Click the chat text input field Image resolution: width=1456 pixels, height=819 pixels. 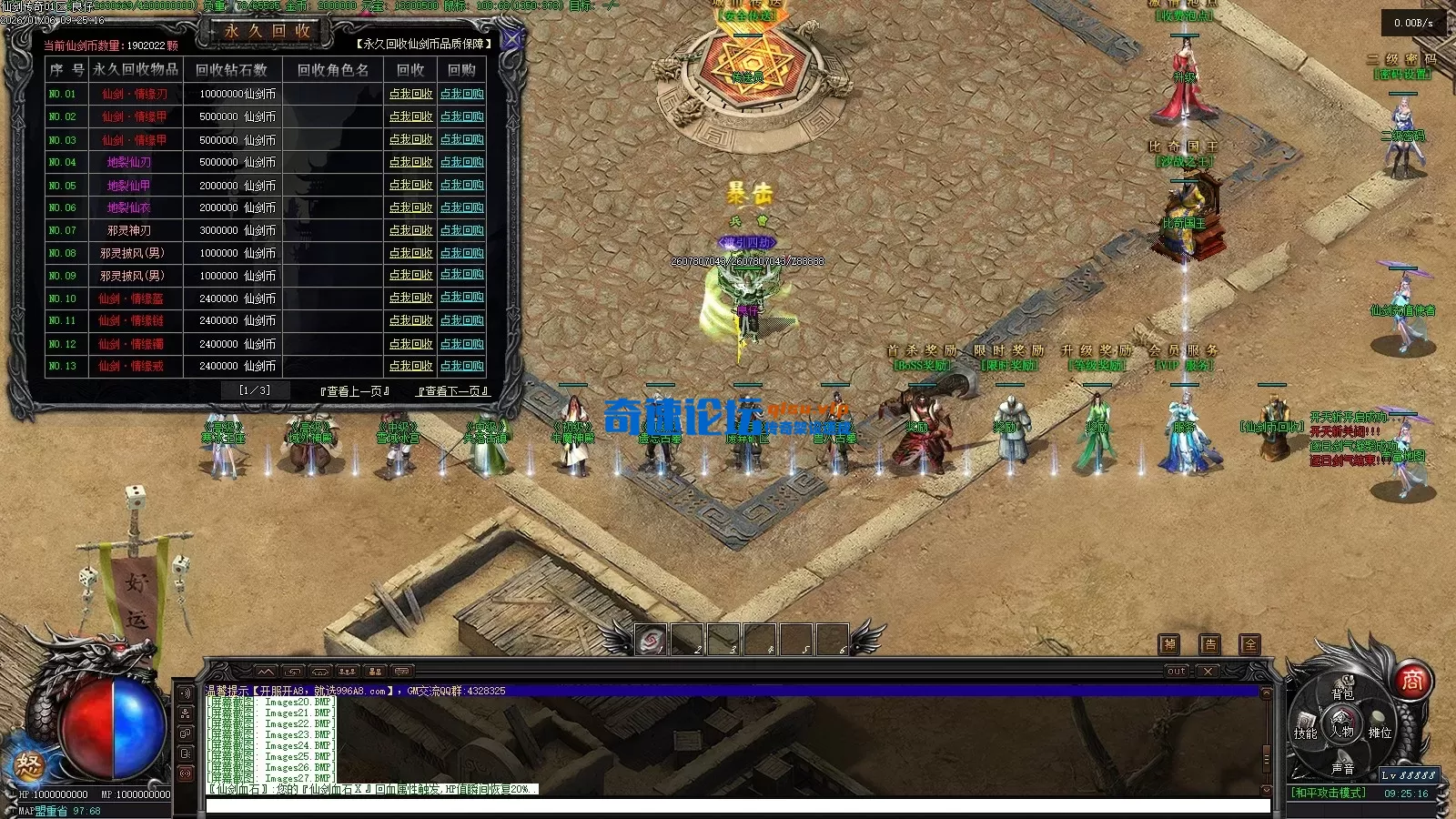(737, 805)
